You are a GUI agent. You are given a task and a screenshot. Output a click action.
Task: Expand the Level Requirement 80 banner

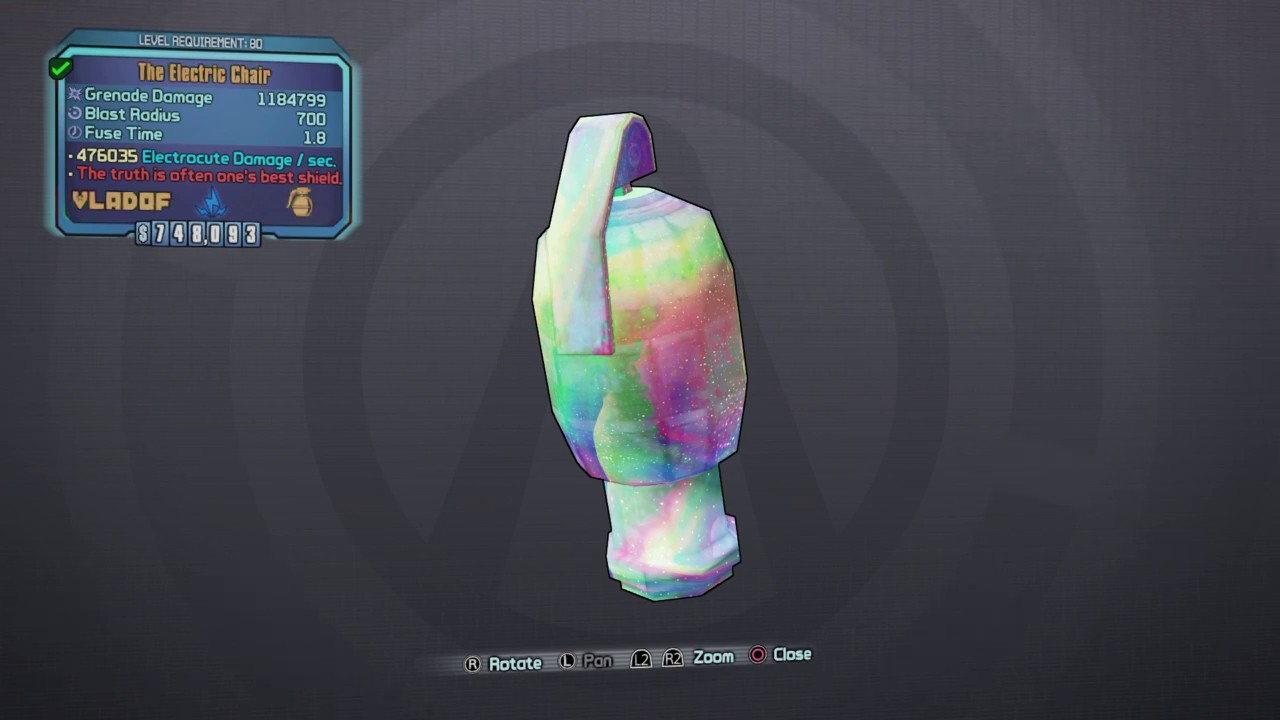[200, 42]
